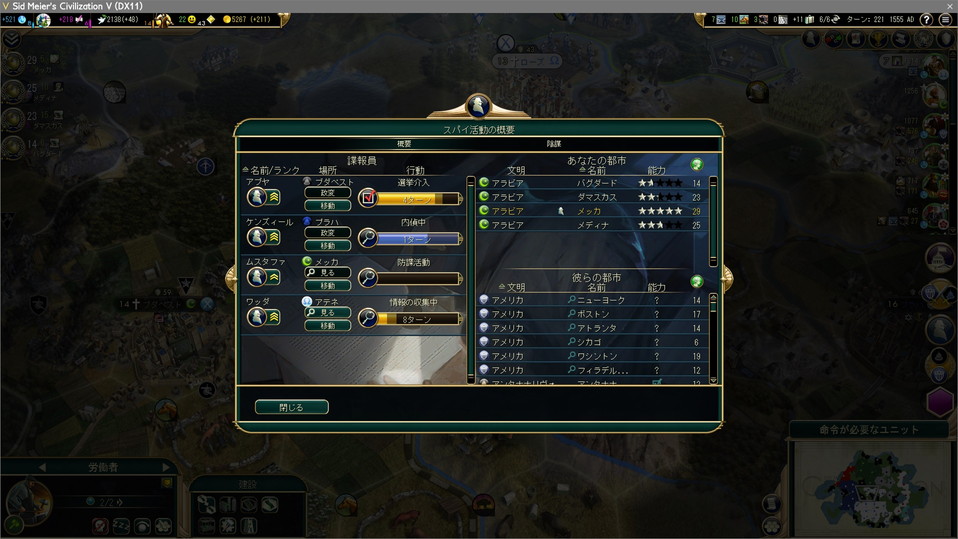Open the help question mark button
958x539 pixels.
pyautogui.click(x=926, y=20)
